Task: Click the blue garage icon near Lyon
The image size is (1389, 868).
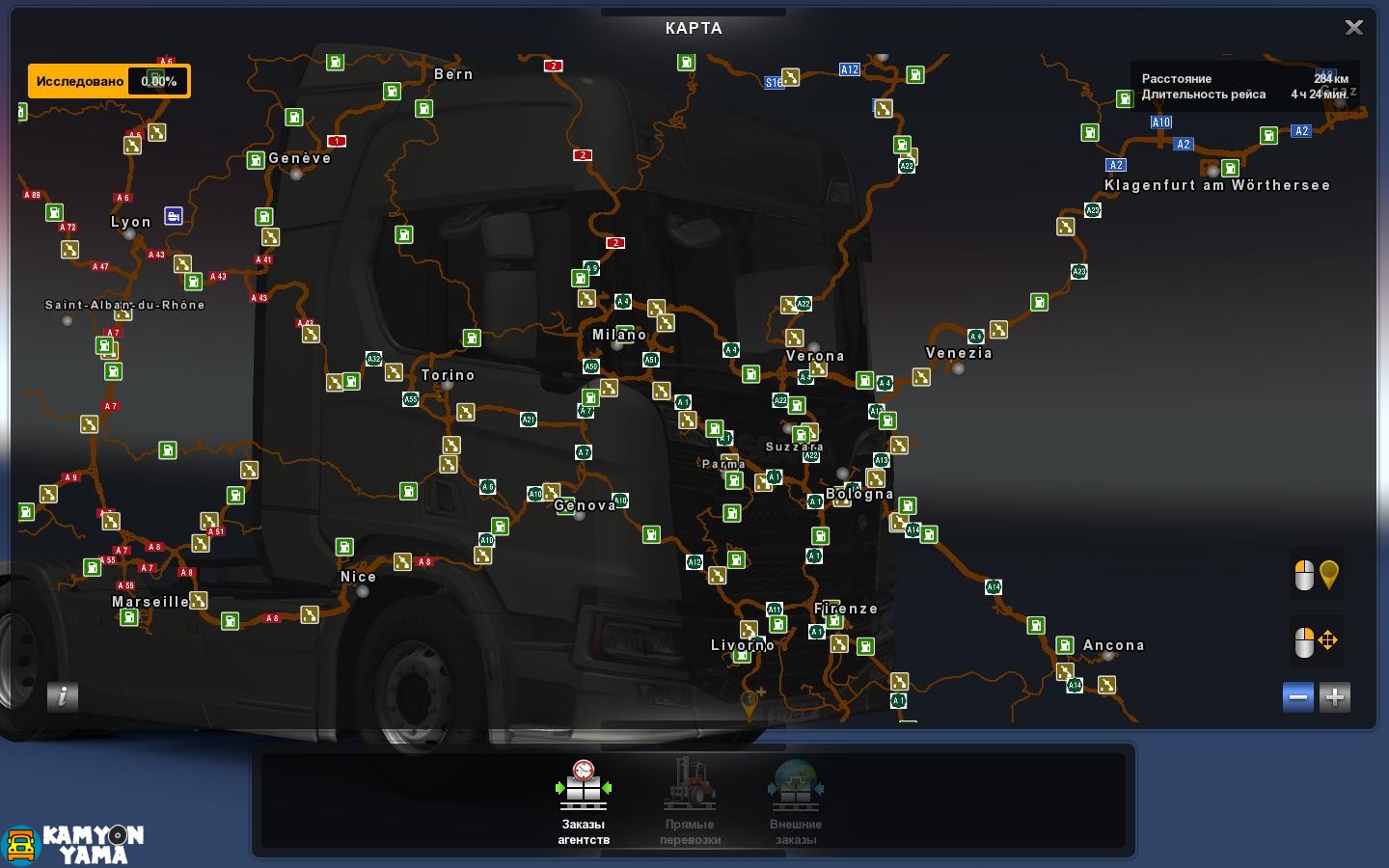Action: (x=174, y=215)
